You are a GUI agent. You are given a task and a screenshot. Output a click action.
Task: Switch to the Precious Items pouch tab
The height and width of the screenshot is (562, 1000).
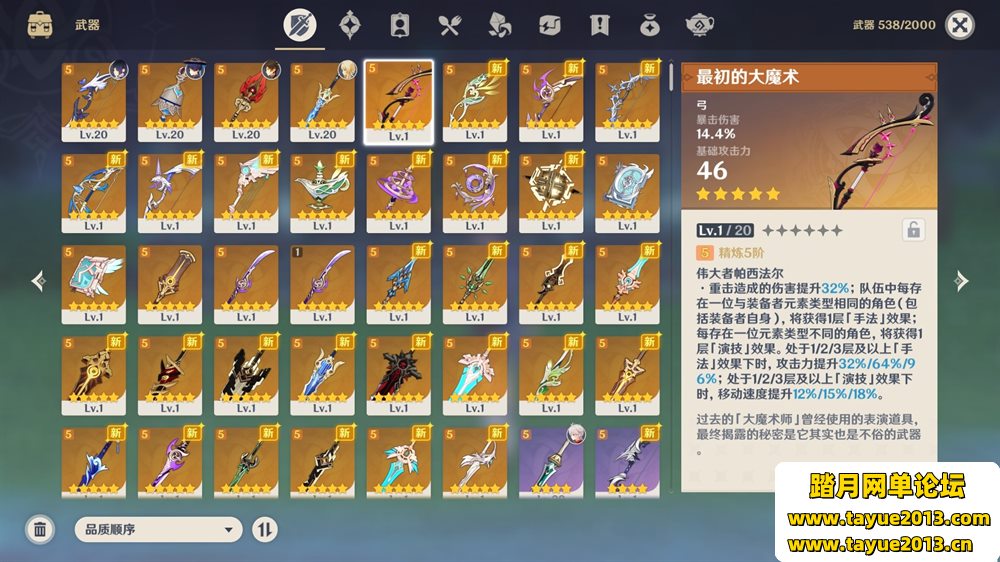coord(649,25)
